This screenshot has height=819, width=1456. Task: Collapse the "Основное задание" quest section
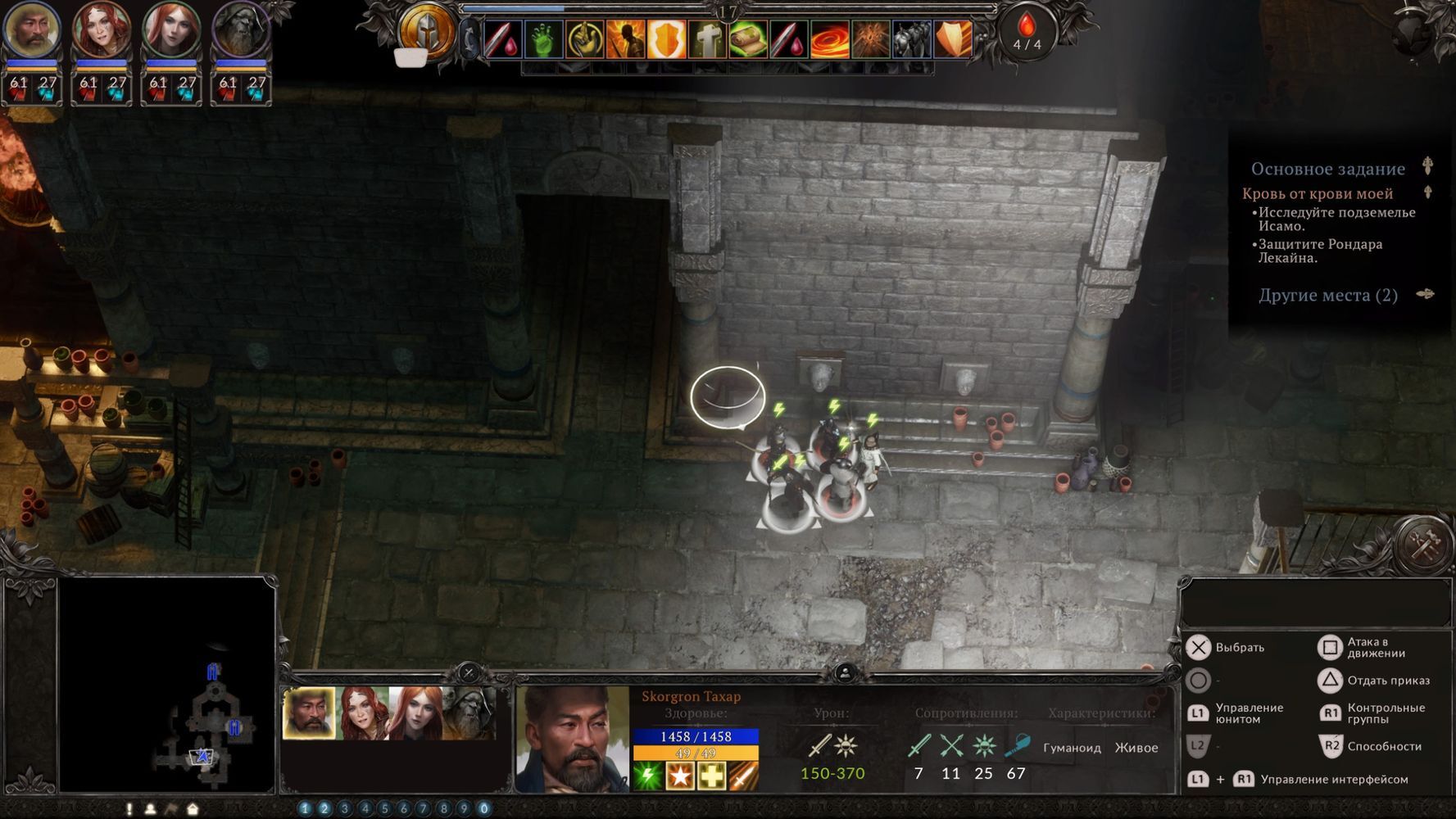click(1427, 166)
